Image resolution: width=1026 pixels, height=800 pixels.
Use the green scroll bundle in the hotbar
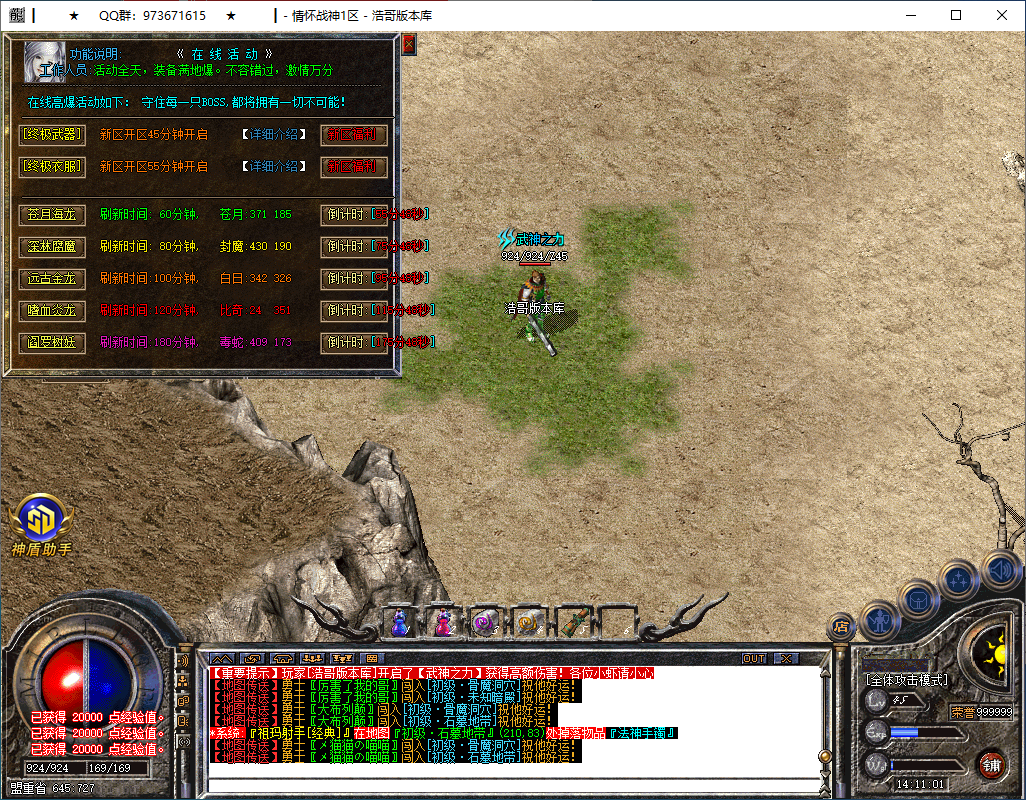coord(573,622)
